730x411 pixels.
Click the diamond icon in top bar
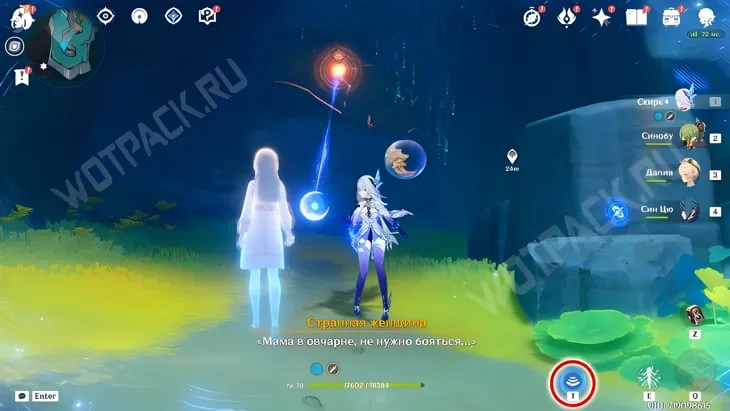pyautogui.click(x=173, y=16)
